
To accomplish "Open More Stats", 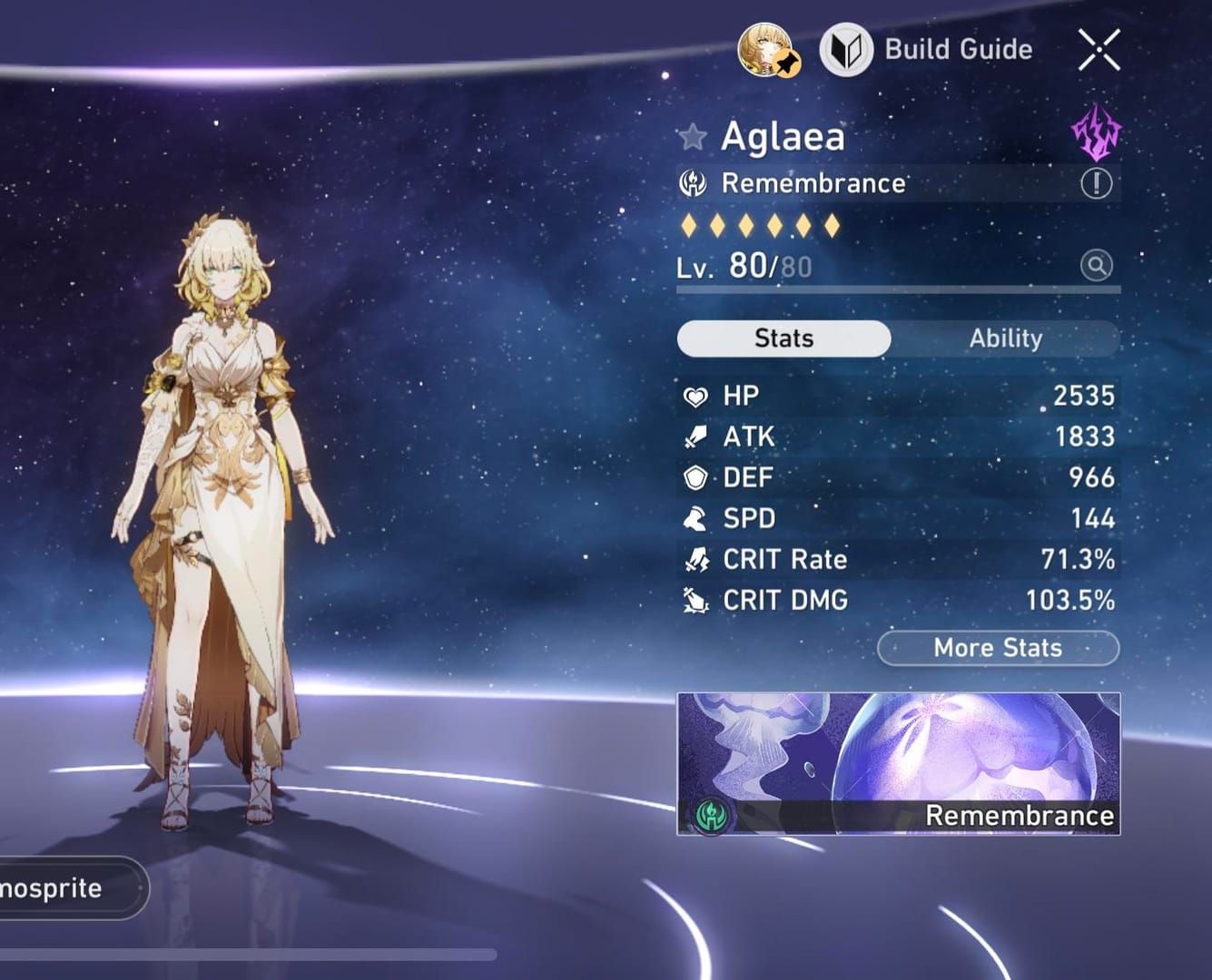I will coord(998,648).
